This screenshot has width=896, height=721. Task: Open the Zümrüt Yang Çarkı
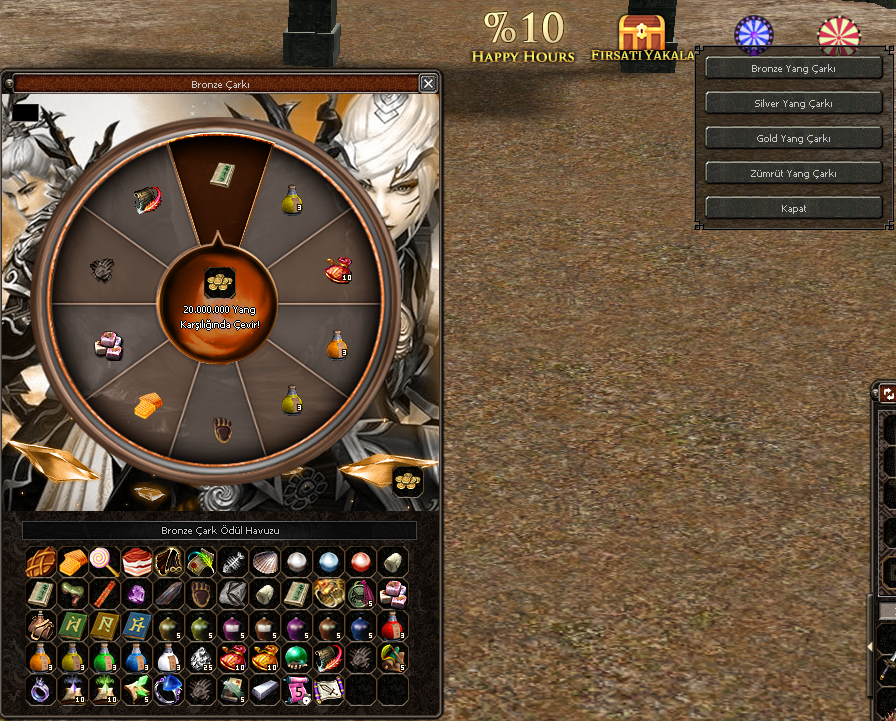pyautogui.click(x=793, y=173)
